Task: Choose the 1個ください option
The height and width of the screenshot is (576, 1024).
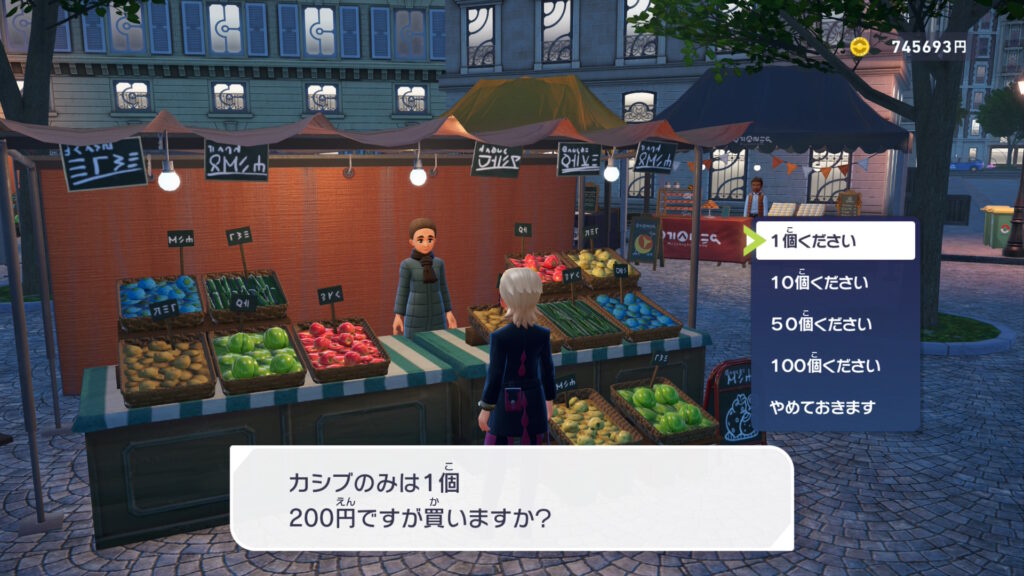Action: point(835,241)
